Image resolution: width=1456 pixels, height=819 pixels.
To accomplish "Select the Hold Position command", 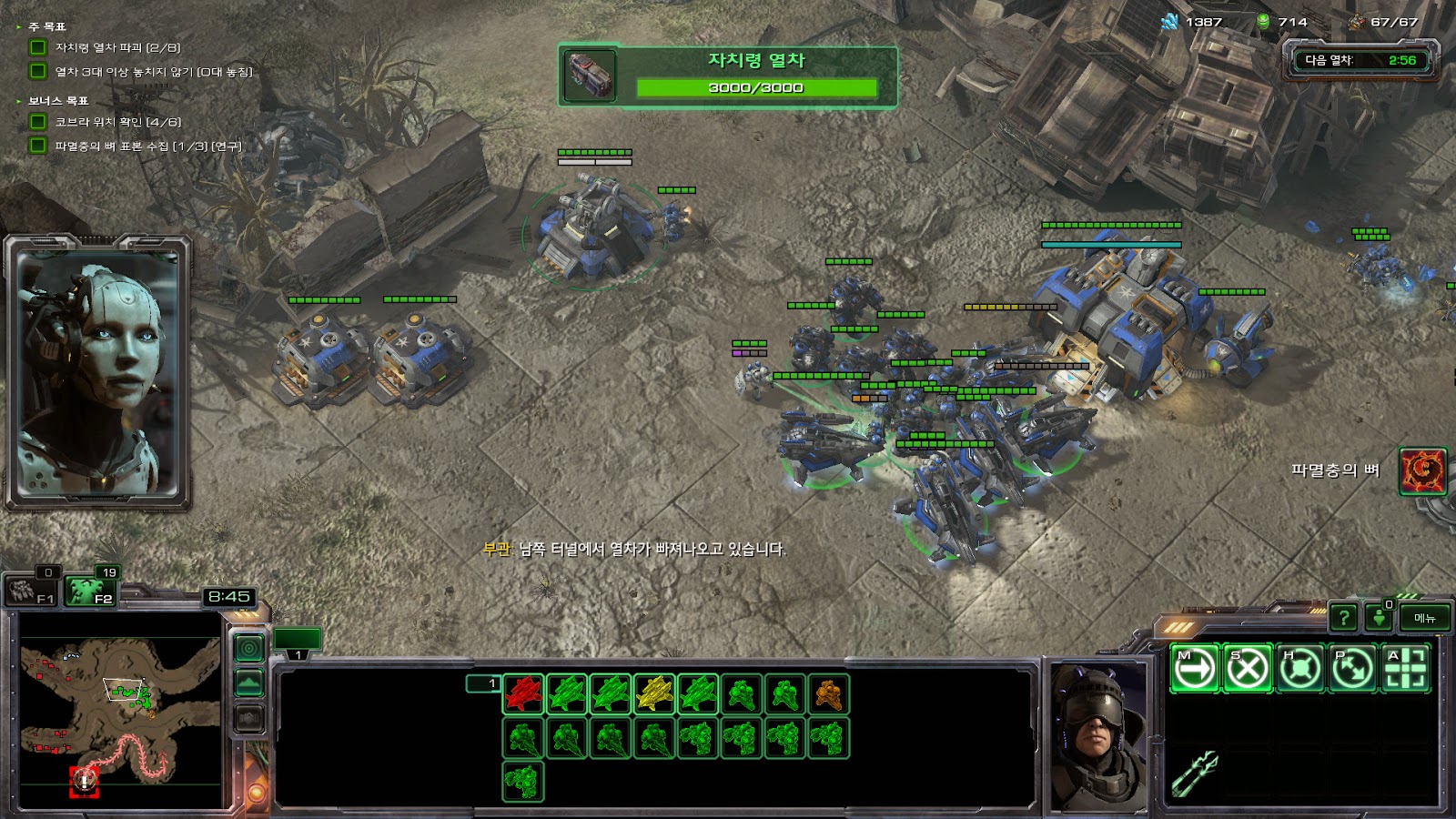I will tap(1299, 669).
